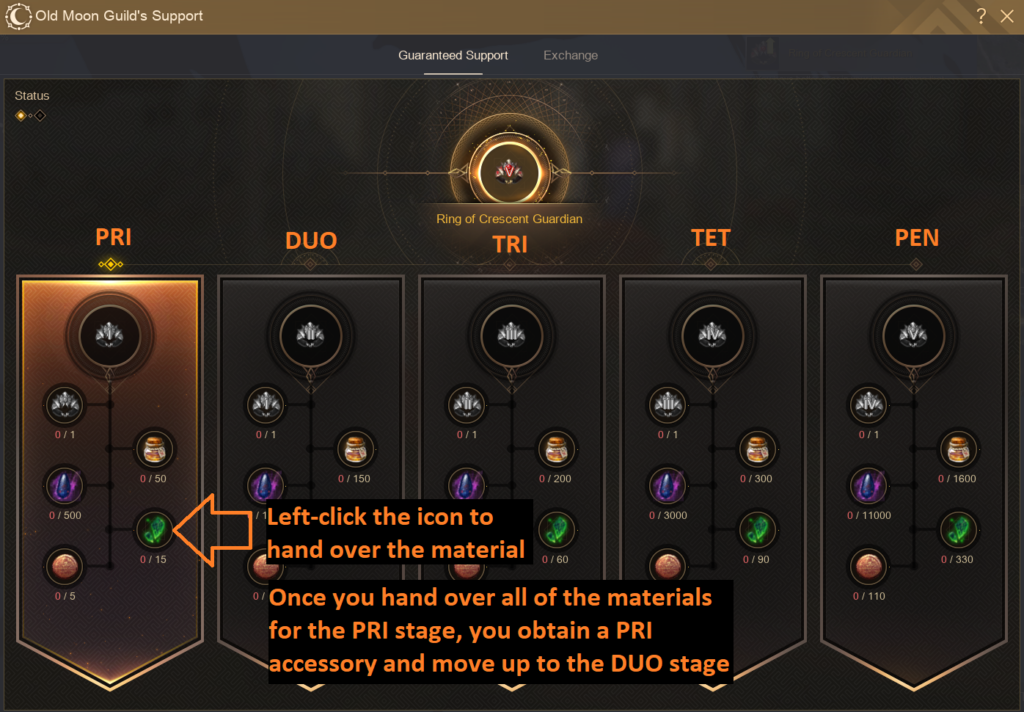The image size is (1024, 712).
Task: Select the Guaranteed Support tab
Action: pos(453,55)
